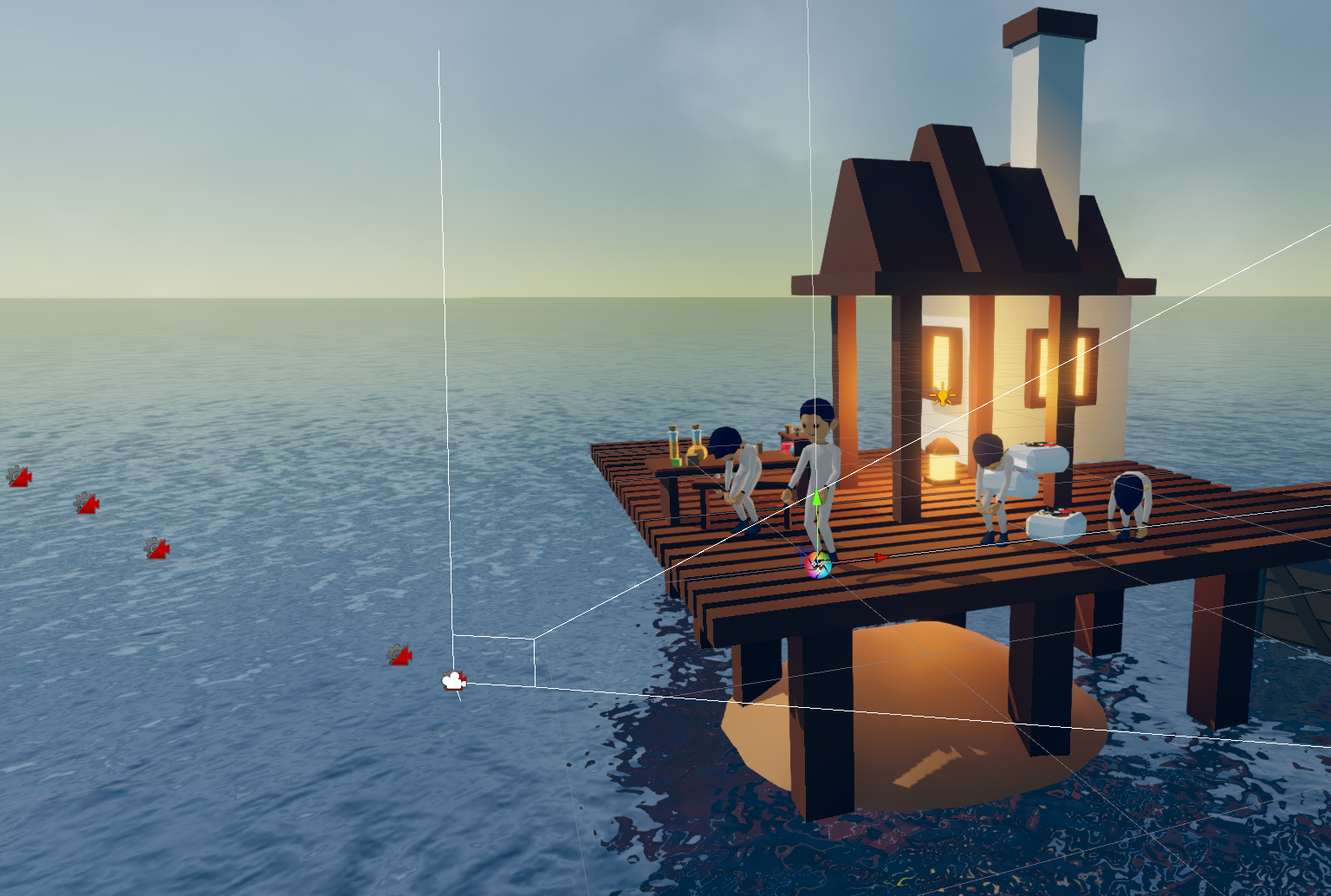Screen dimensions: 1331x896
Task: Grab the green Y-axis move arrow
Action: (816, 499)
